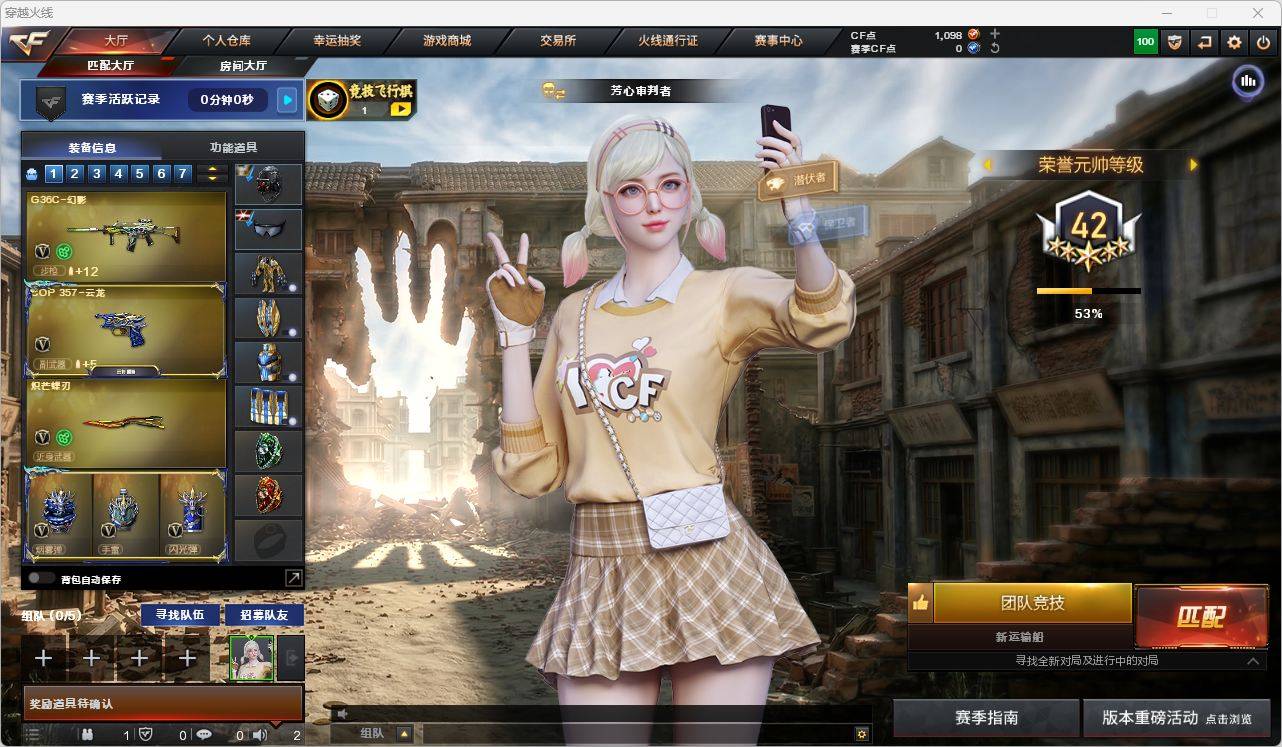Open the game settings gear icon
This screenshot has height=747, width=1282.
point(1233,42)
